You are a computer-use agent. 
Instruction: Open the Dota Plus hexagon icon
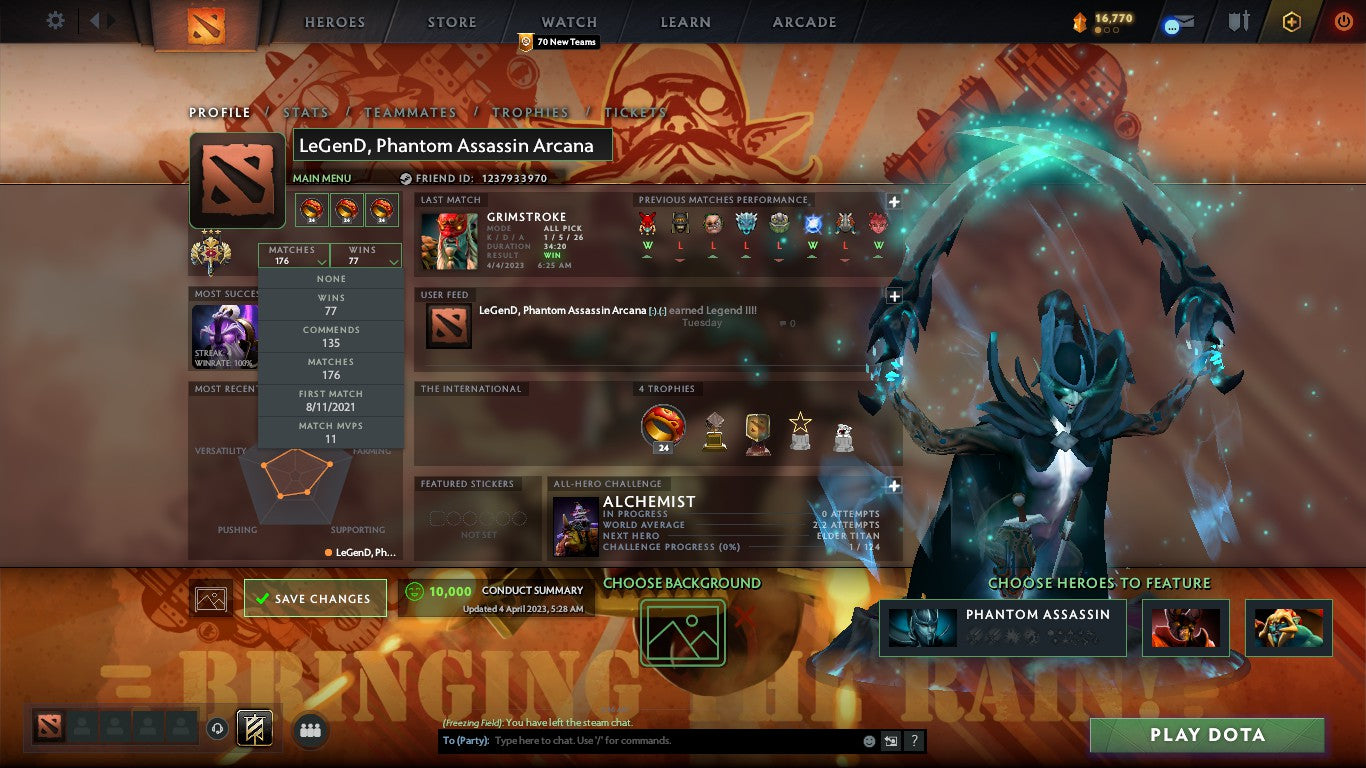(x=1291, y=22)
